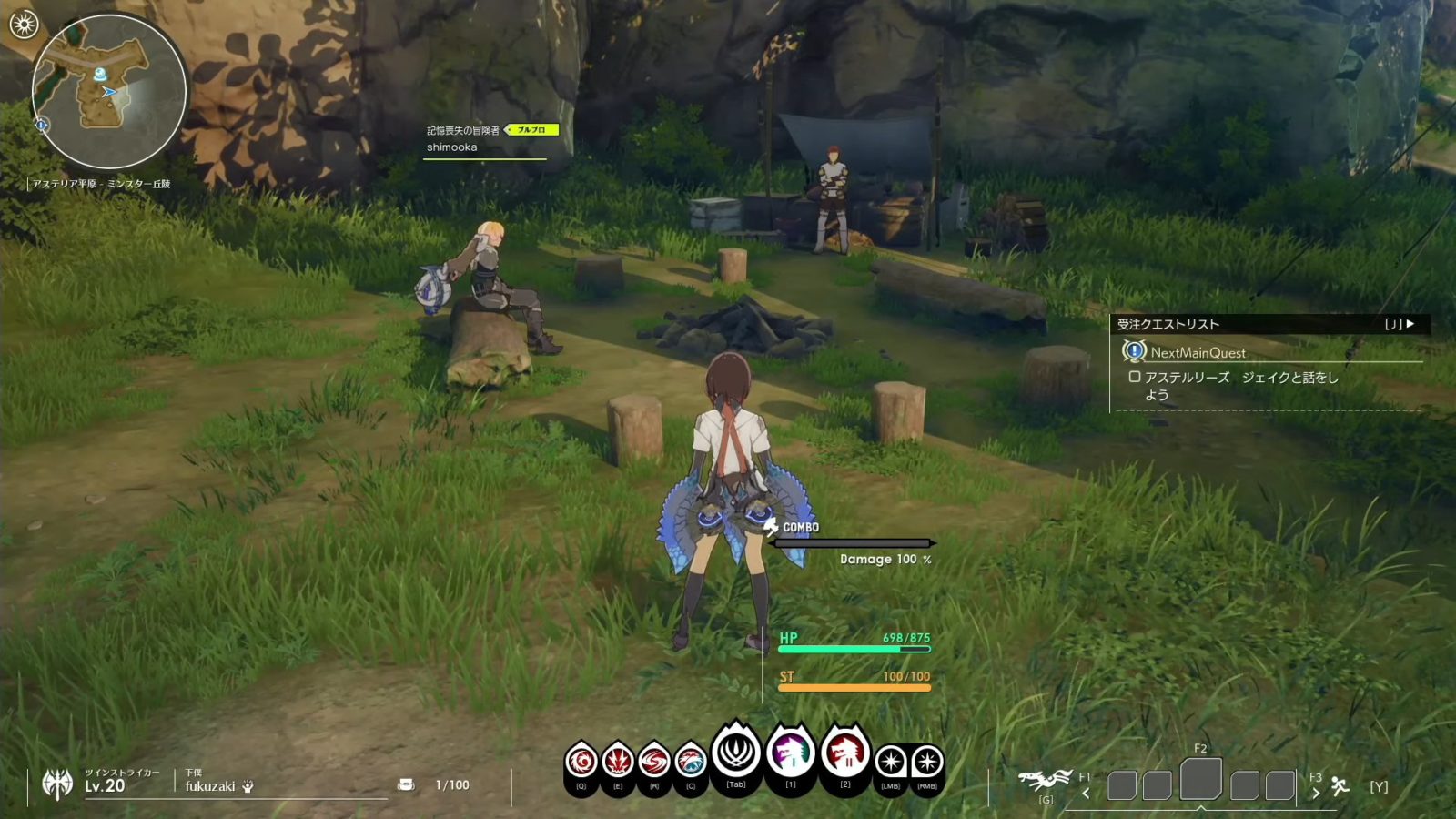Cycle item bar left with arrow
The width and height of the screenshot is (1456, 819).
[1086, 793]
